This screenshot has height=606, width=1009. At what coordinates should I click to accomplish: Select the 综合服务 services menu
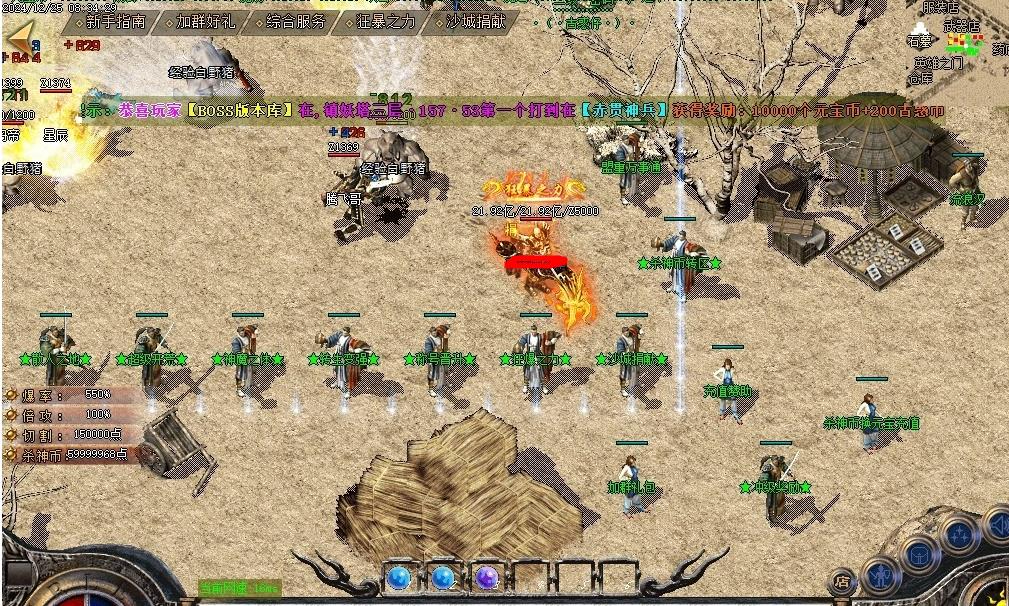(x=296, y=21)
